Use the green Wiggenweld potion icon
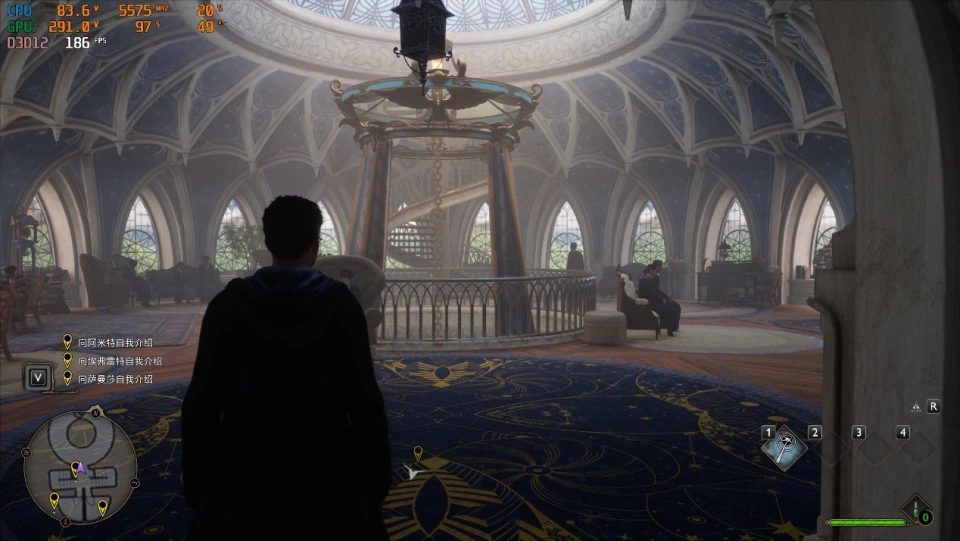Viewport: 960px width, 541px height. coord(916,510)
